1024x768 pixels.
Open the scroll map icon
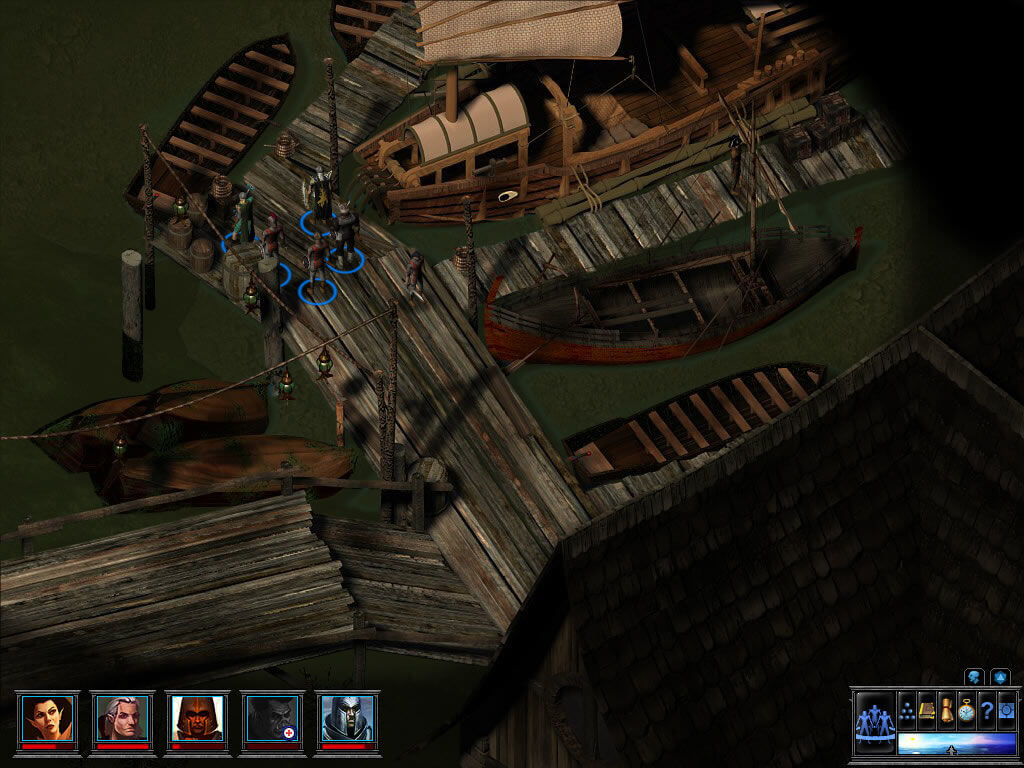click(946, 709)
